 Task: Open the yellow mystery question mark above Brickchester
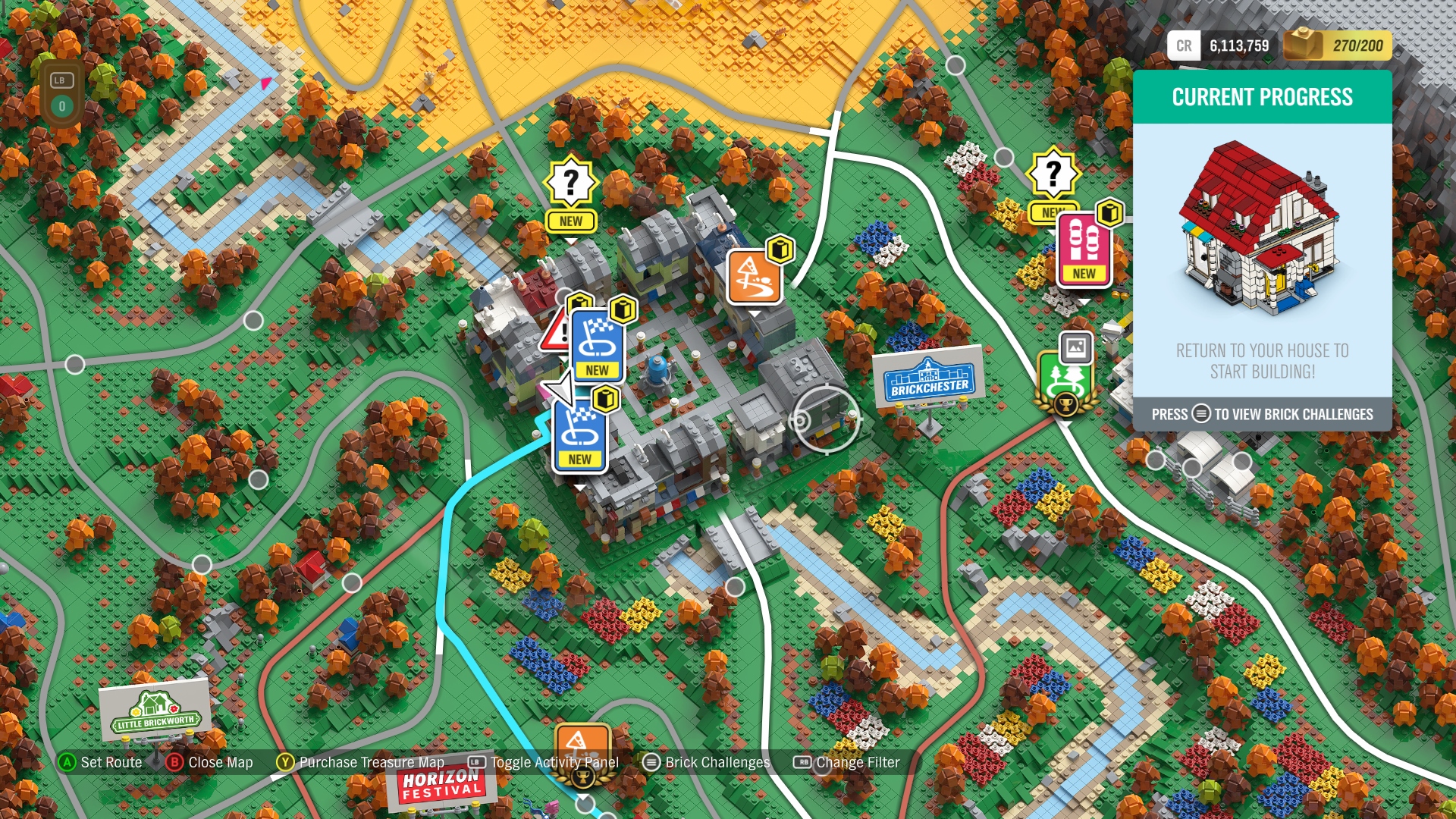(x=572, y=182)
